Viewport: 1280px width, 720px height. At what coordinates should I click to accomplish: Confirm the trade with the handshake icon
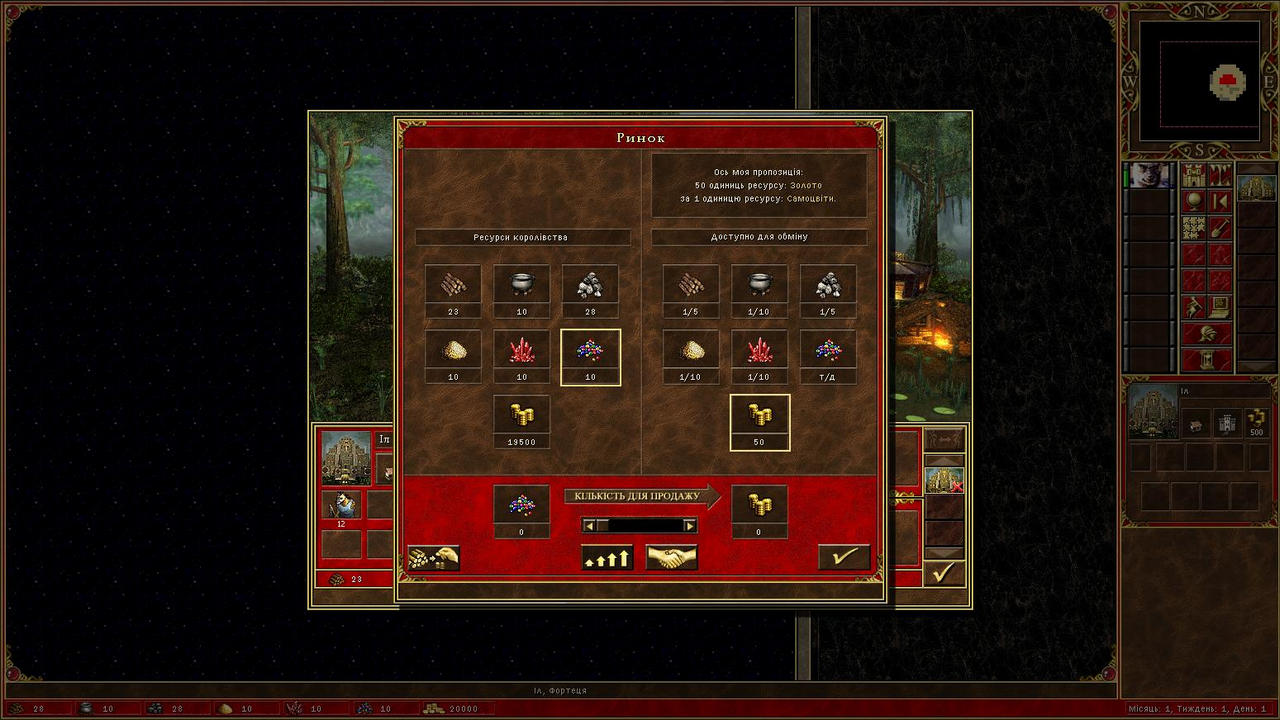click(671, 557)
